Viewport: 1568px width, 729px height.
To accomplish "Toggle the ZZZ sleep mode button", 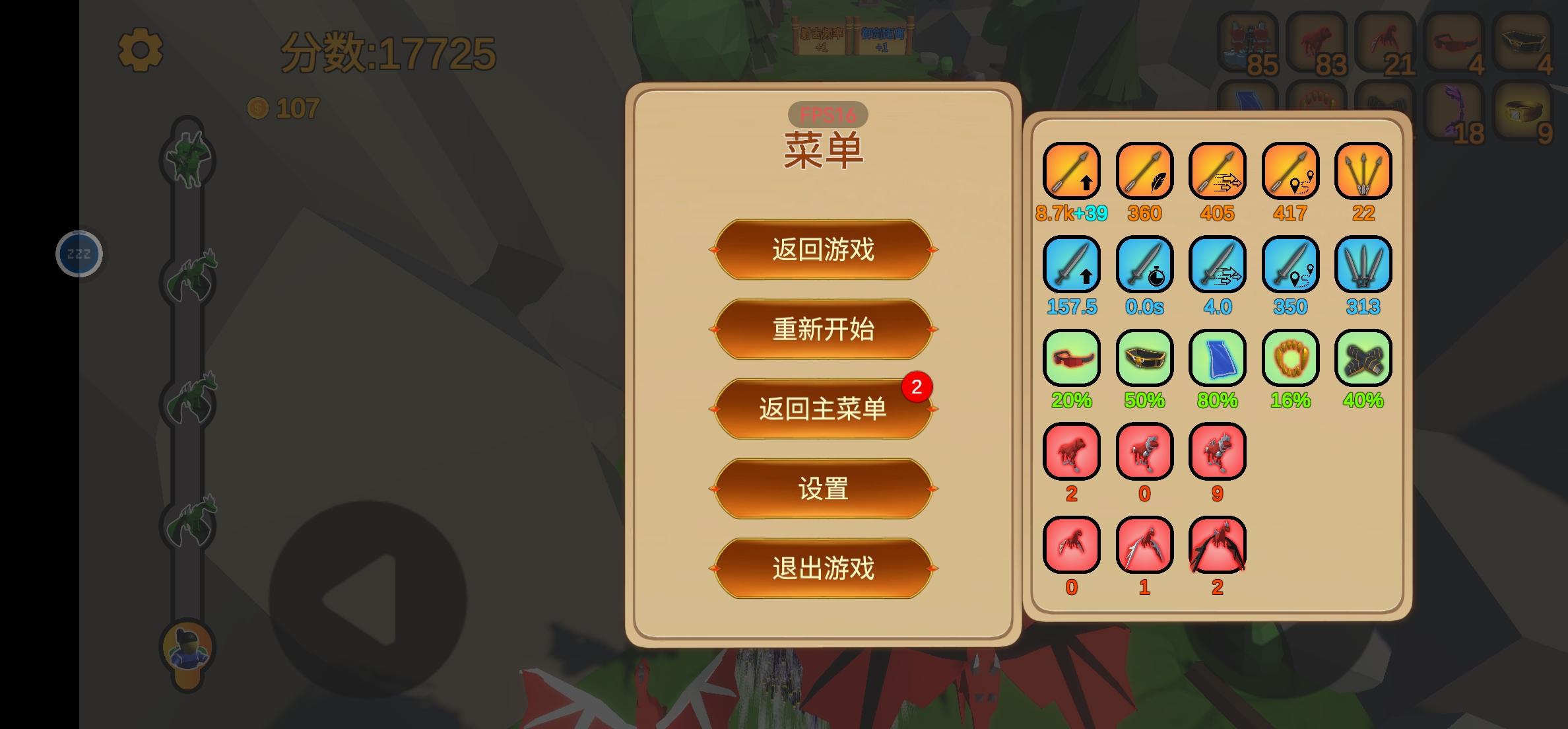I will click(x=79, y=253).
